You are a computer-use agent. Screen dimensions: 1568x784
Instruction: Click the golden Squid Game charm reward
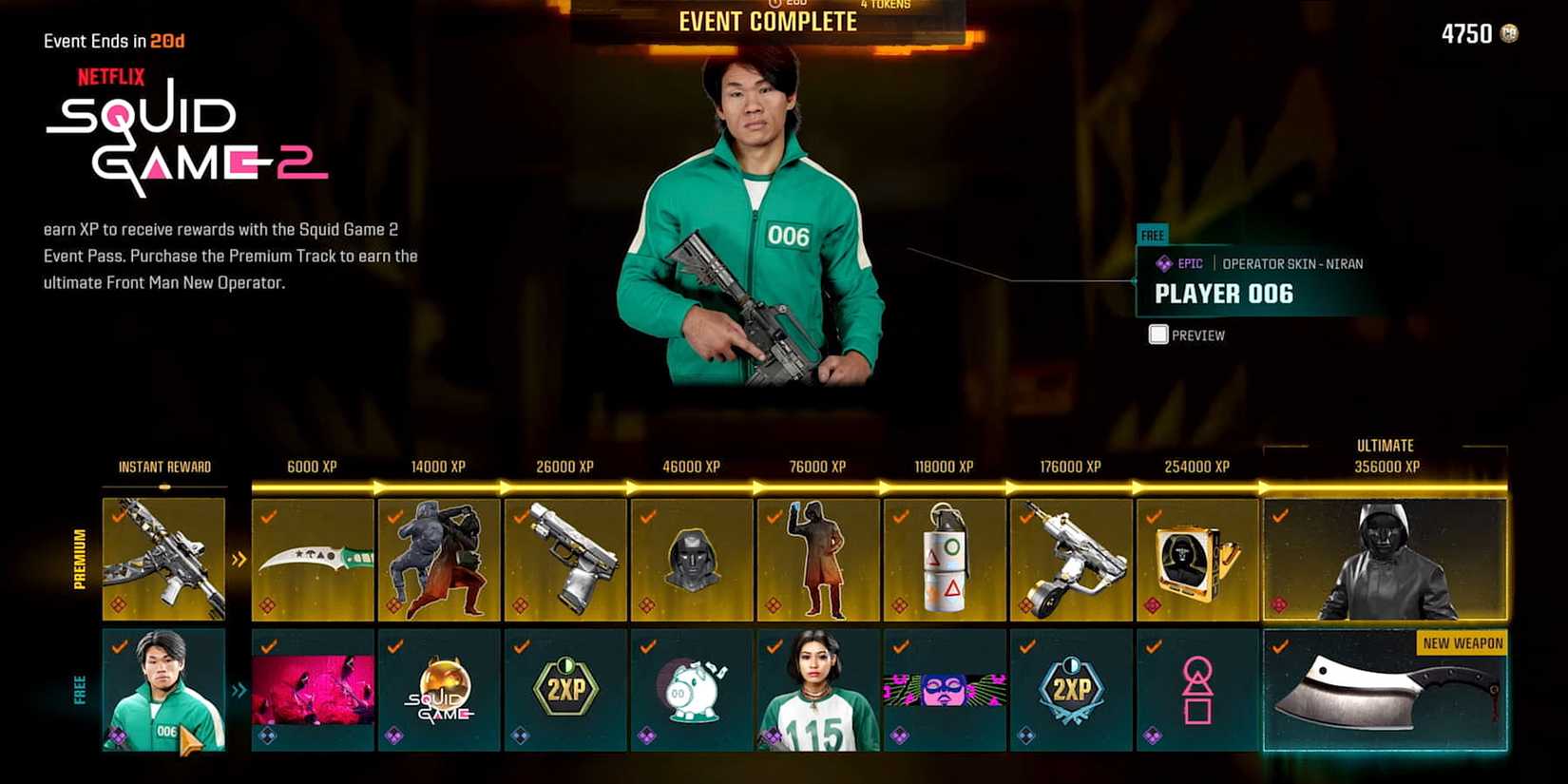pyautogui.click(x=437, y=689)
